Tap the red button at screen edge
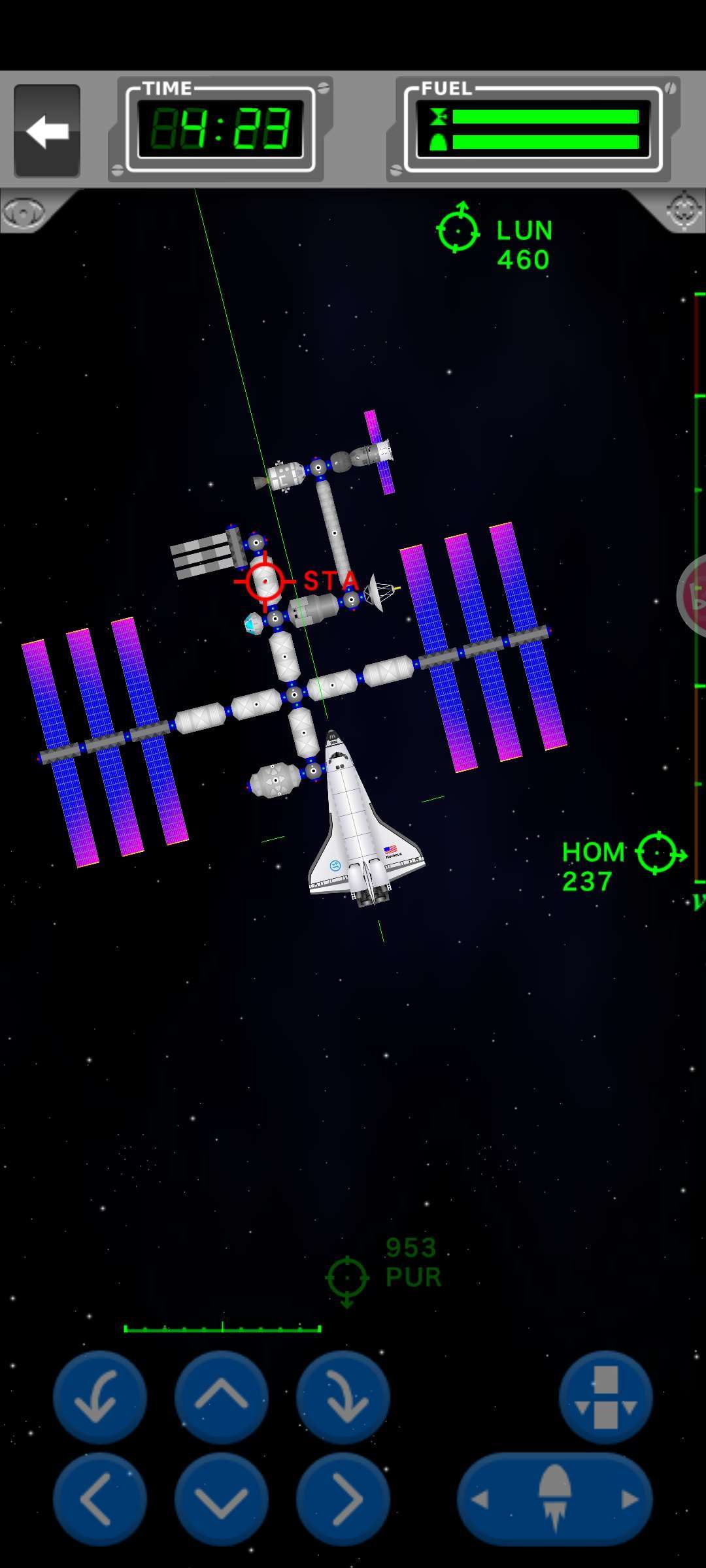The image size is (706, 1568). point(693,595)
